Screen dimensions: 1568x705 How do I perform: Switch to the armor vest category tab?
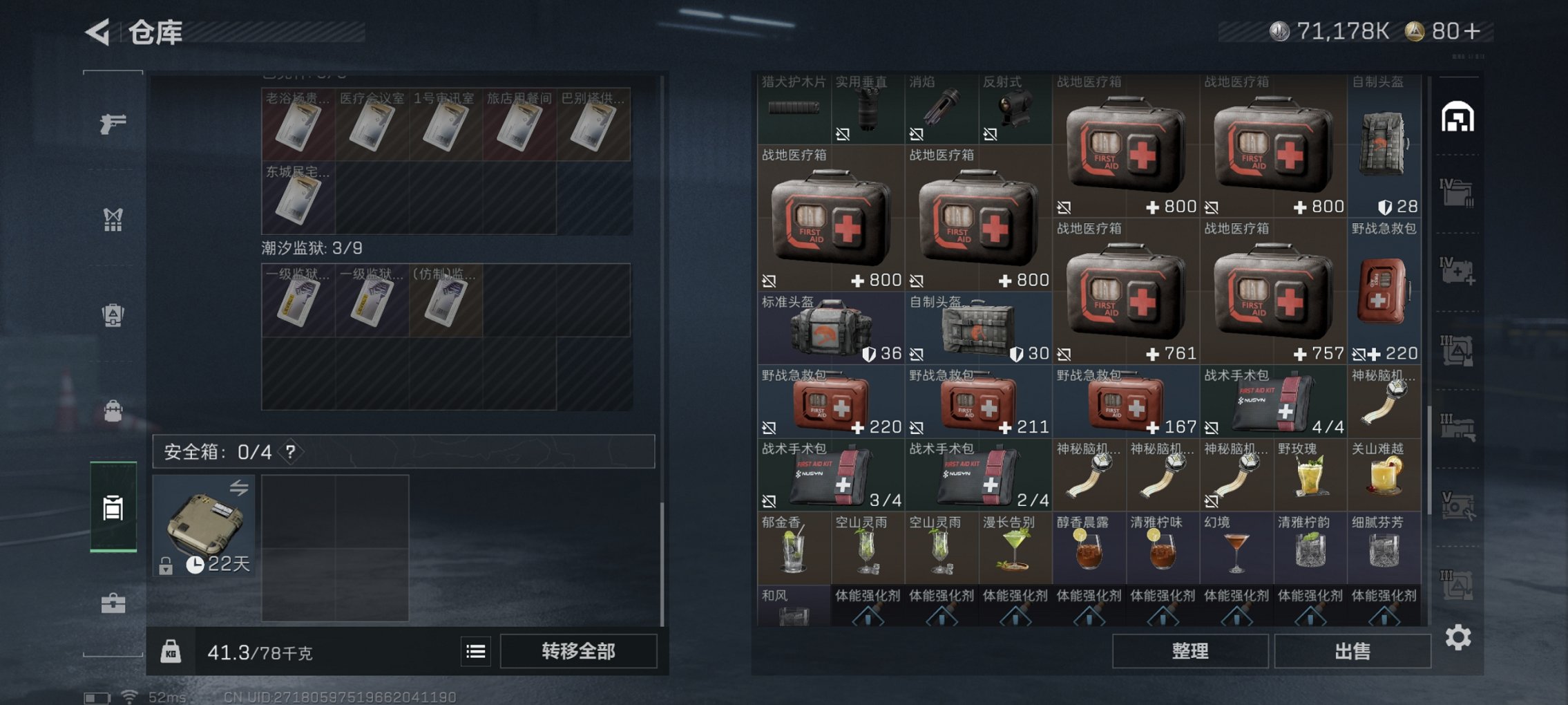[113, 313]
